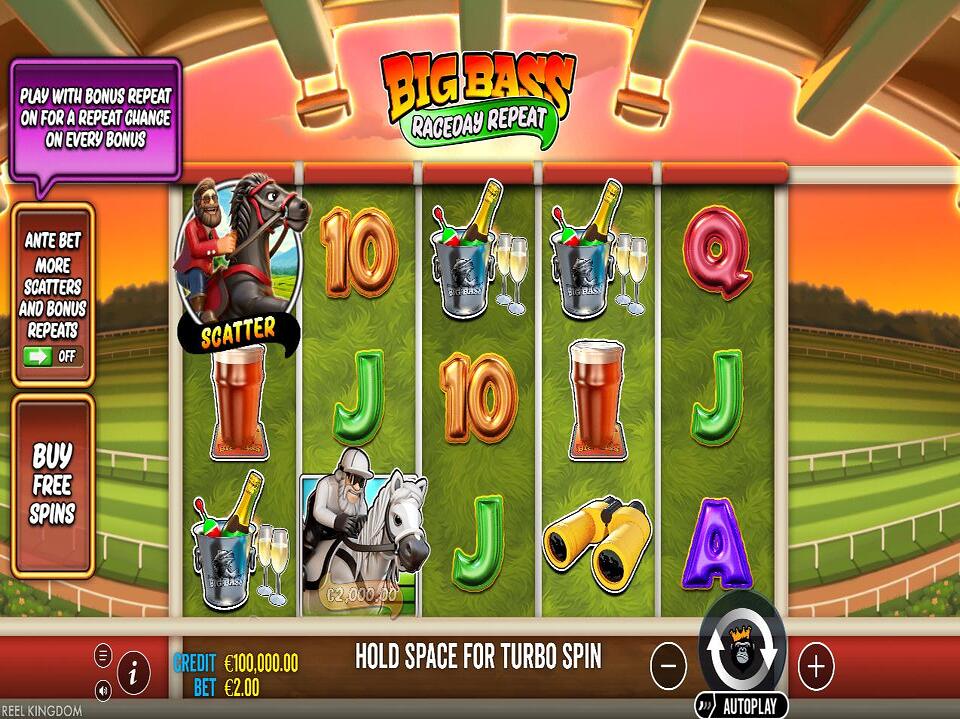Open the game info paytable
The width and height of the screenshot is (960, 719).
point(133,674)
